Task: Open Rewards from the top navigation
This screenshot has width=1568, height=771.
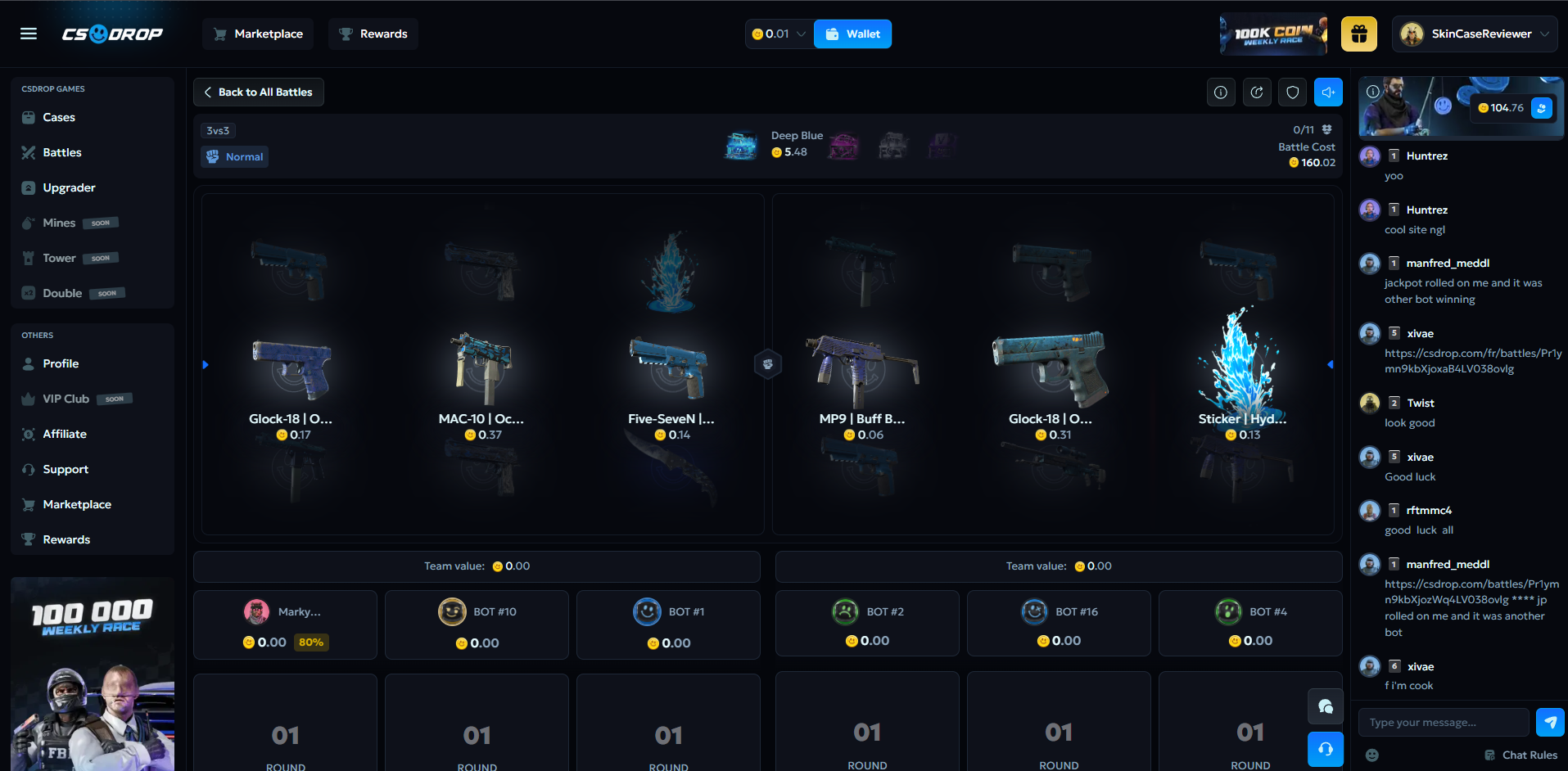Action: click(x=373, y=34)
